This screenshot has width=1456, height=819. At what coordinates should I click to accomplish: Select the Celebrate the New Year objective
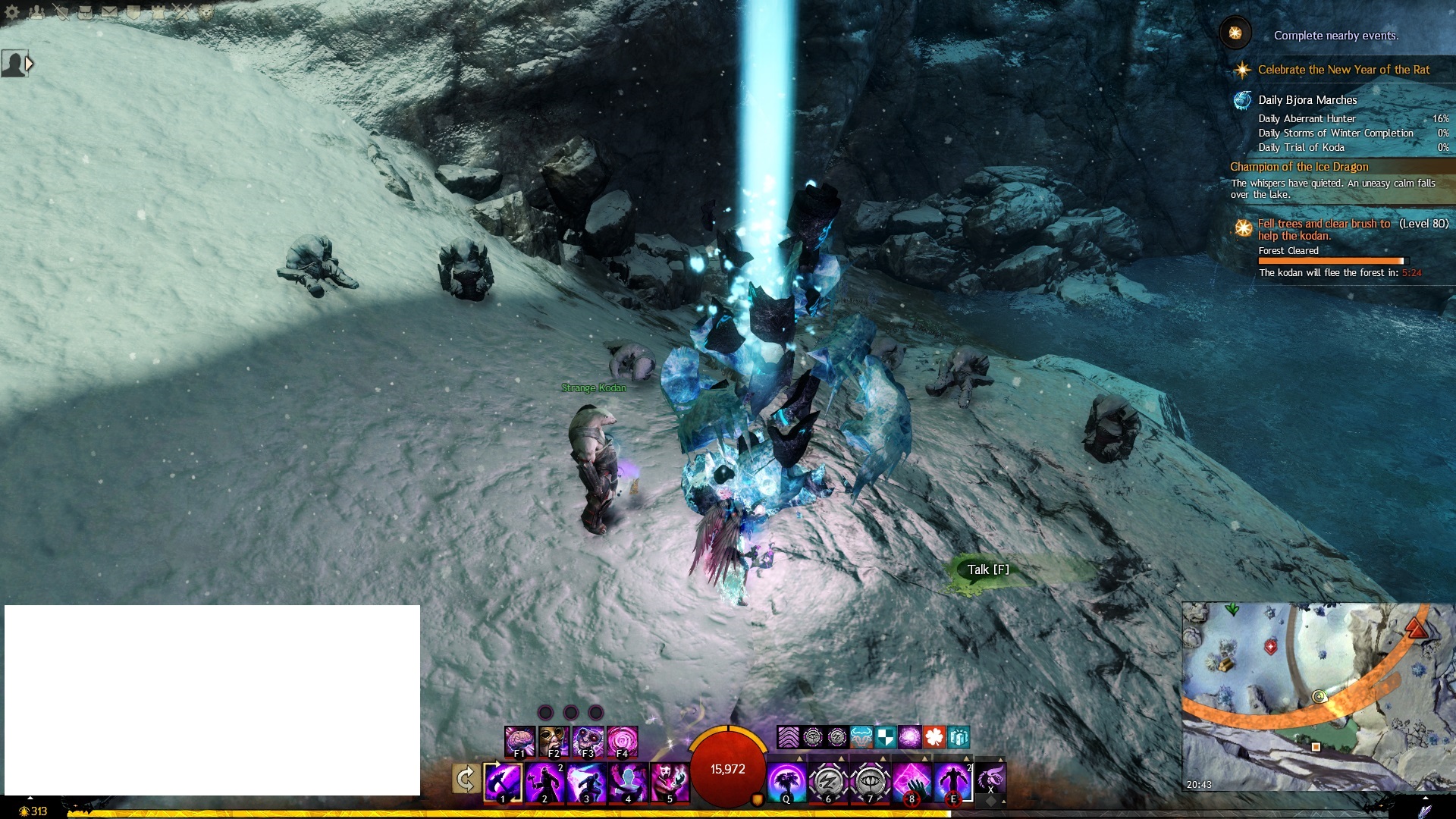tap(1343, 70)
